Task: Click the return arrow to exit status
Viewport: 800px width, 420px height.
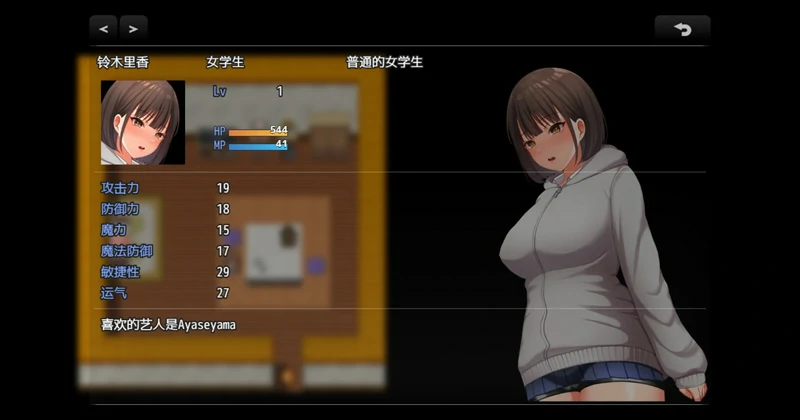Action: (682, 28)
